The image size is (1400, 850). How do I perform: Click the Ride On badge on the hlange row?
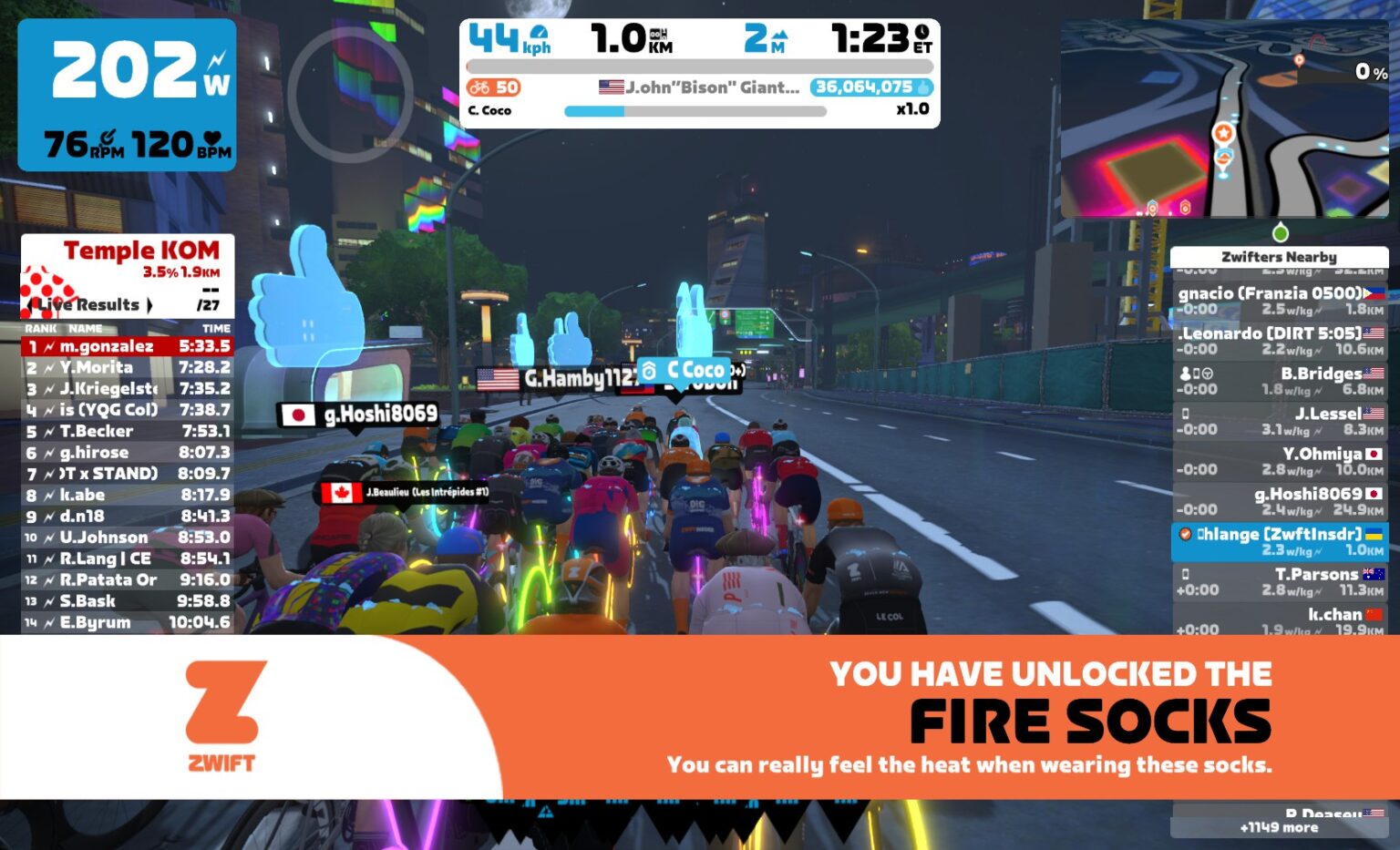(1185, 535)
